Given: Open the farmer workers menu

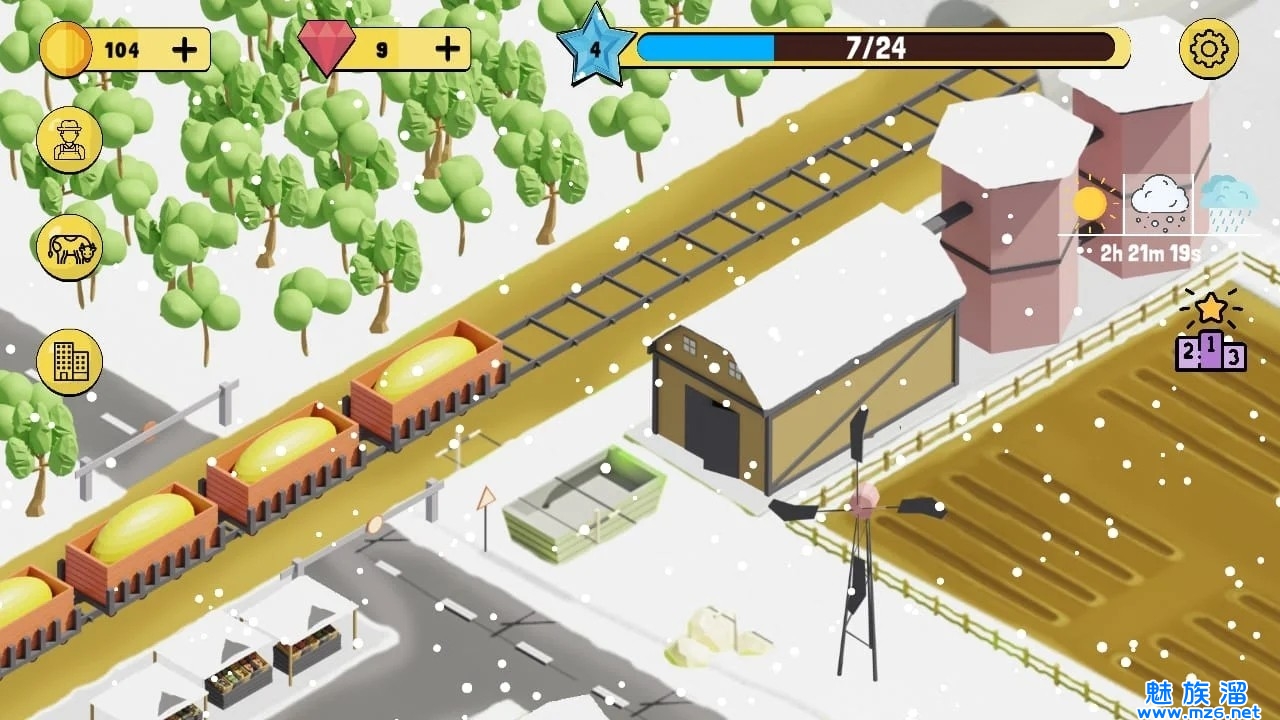Looking at the screenshot, I should tap(69, 140).
